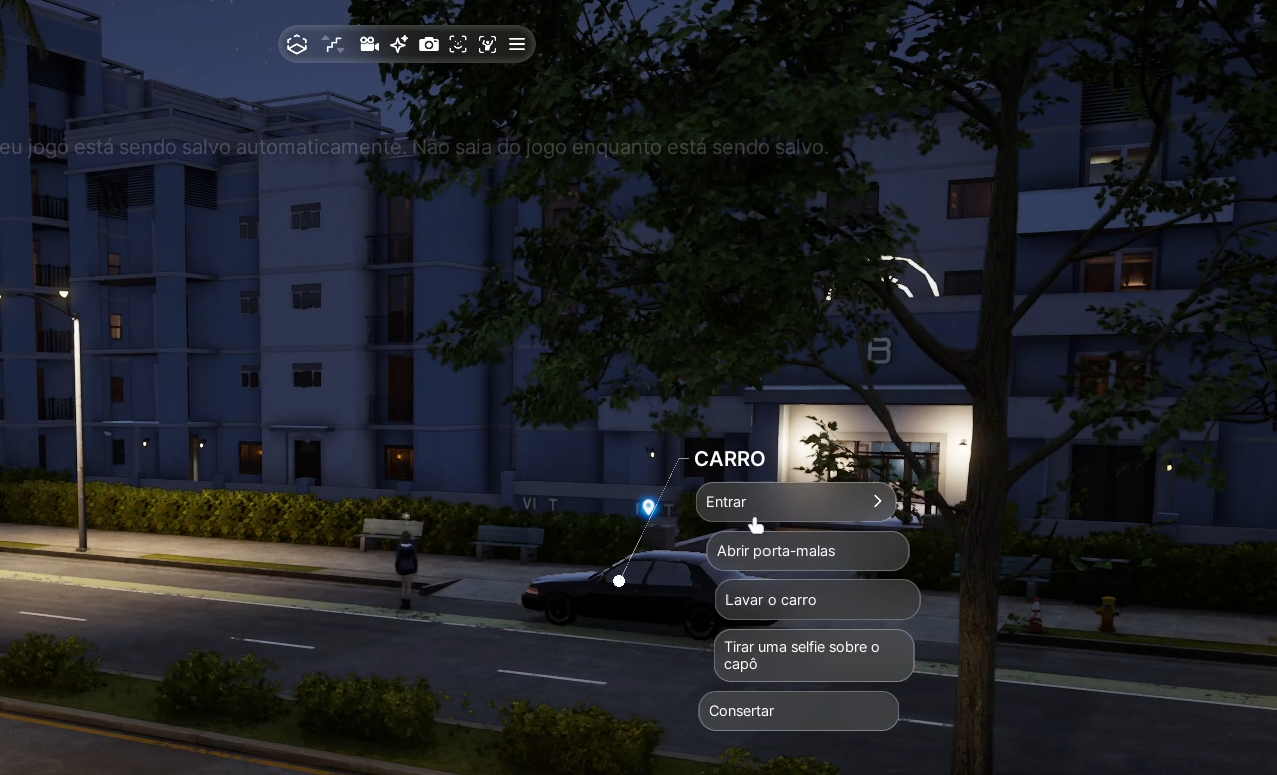The image size is (1277, 775).
Task: Select the body capture icon
Action: click(x=487, y=44)
